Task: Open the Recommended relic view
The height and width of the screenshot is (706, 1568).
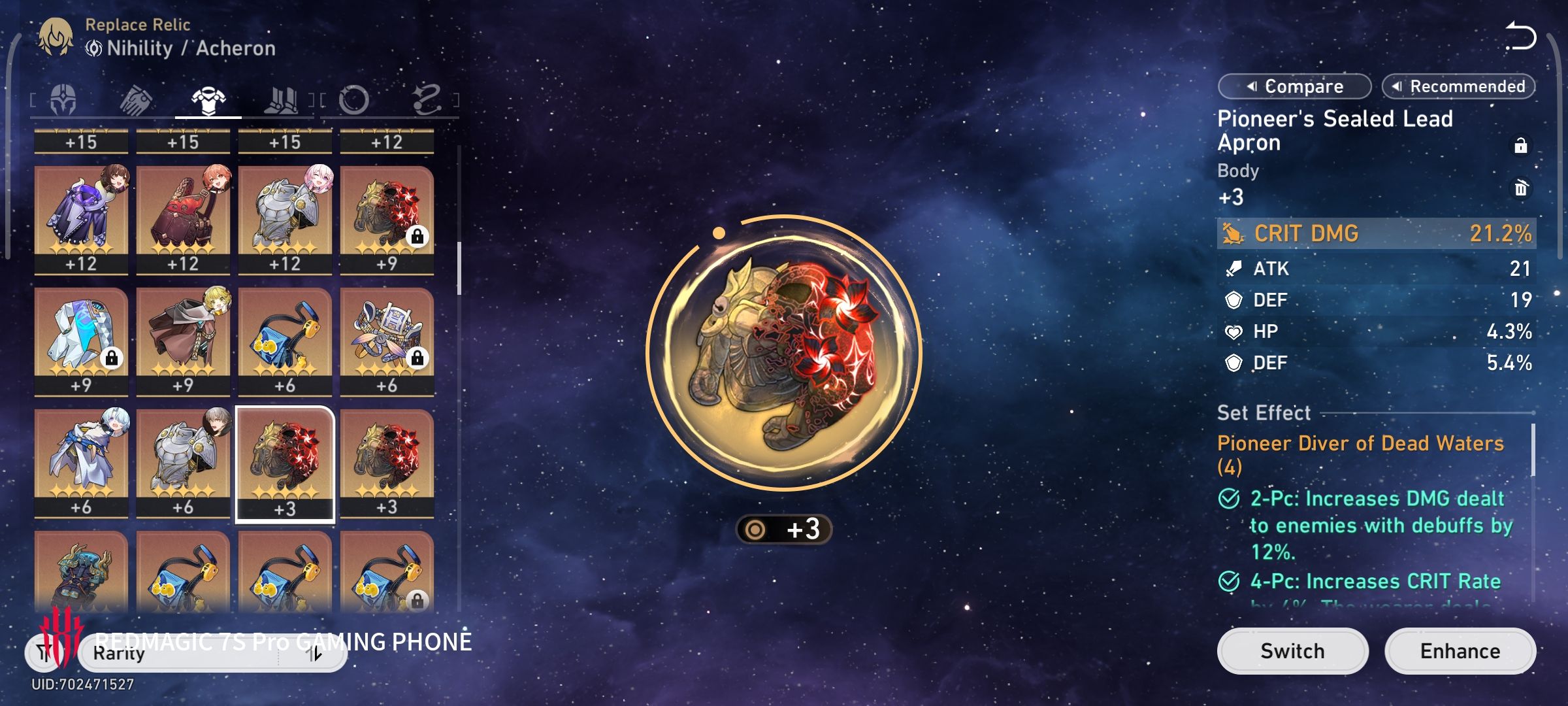Action: (1458, 86)
